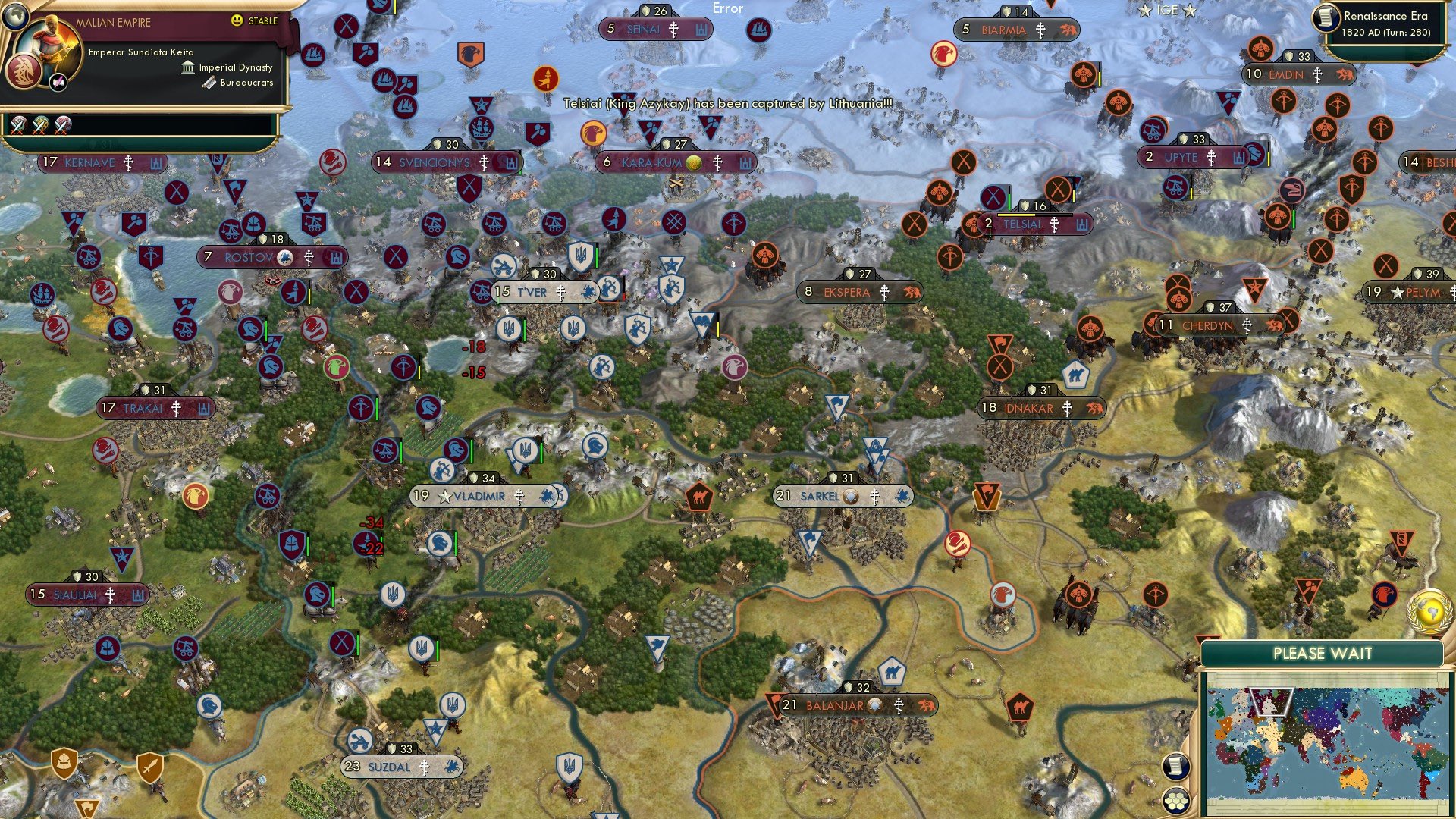Click Sarkel's blue religion globe icon
Viewport: 1456px width, 819px height.
point(849,497)
